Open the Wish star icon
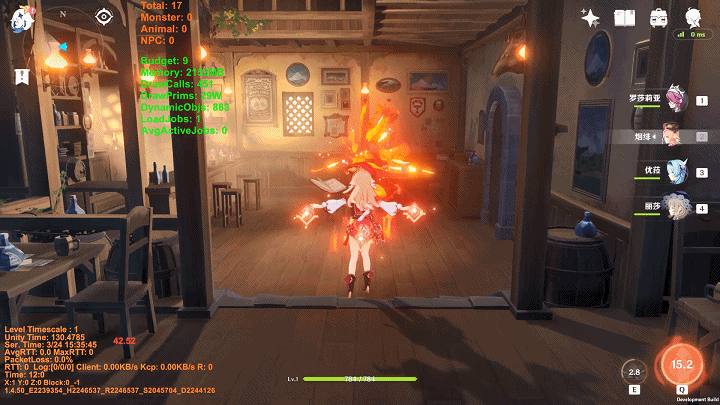The image size is (720, 405). [x=590, y=17]
